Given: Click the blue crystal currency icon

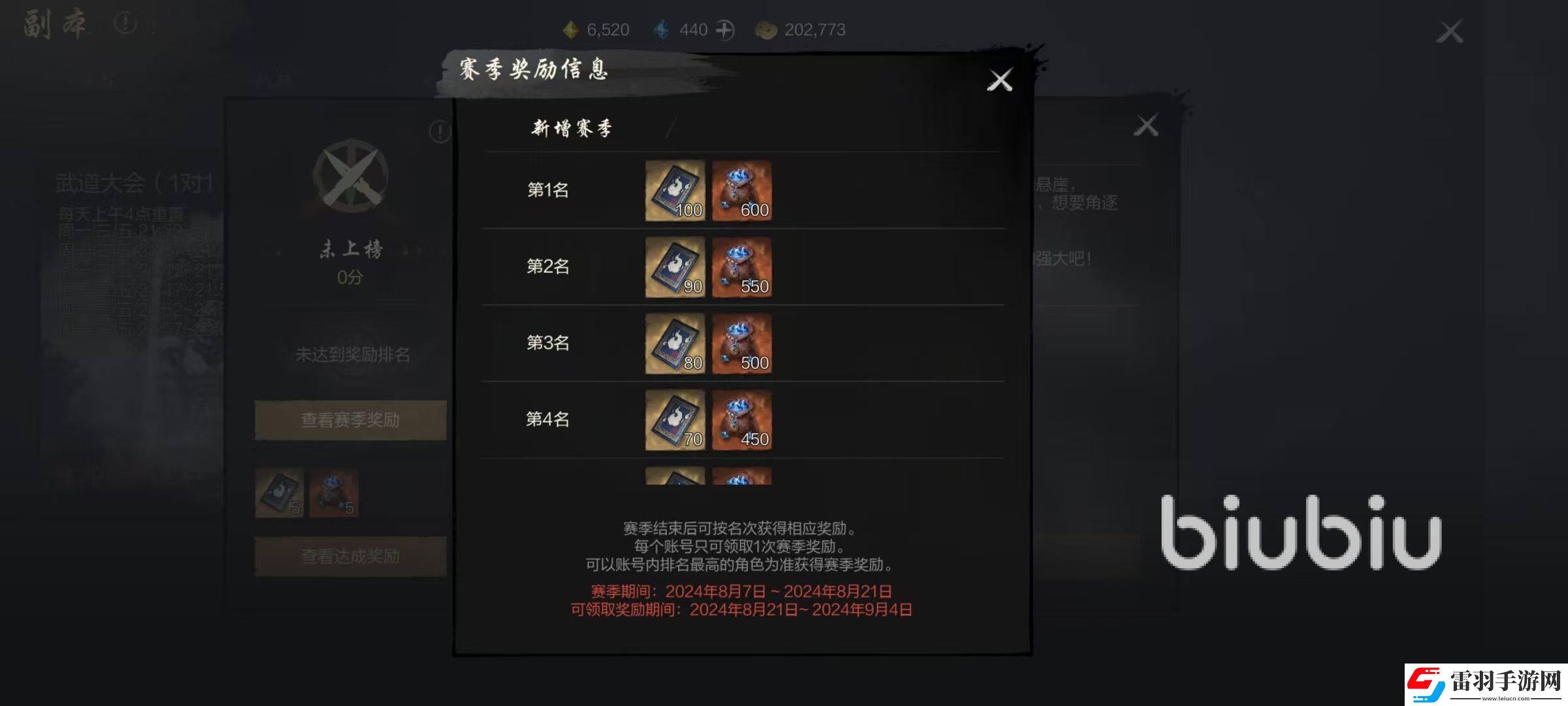Looking at the screenshot, I should pyautogui.click(x=662, y=29).
